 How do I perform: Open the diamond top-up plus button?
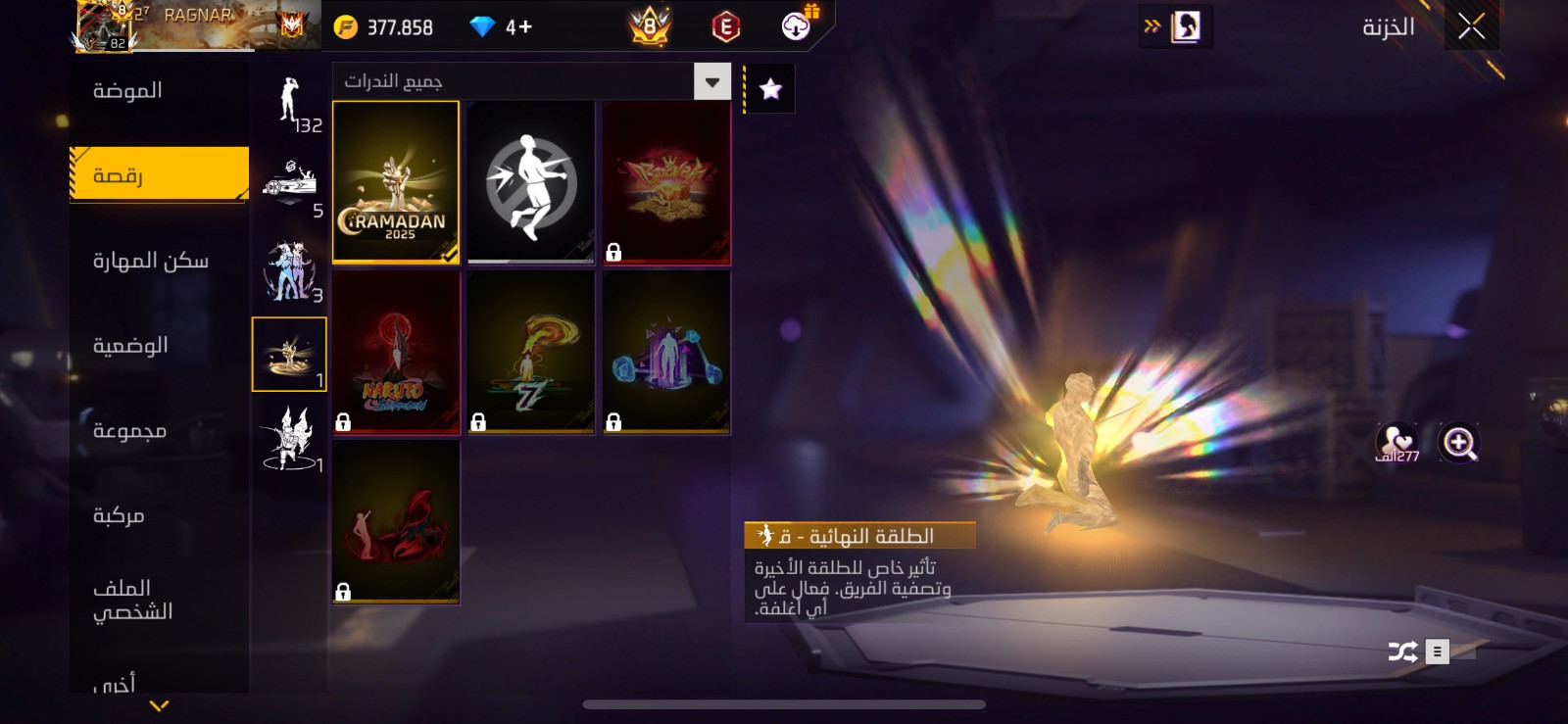[520, 27]
